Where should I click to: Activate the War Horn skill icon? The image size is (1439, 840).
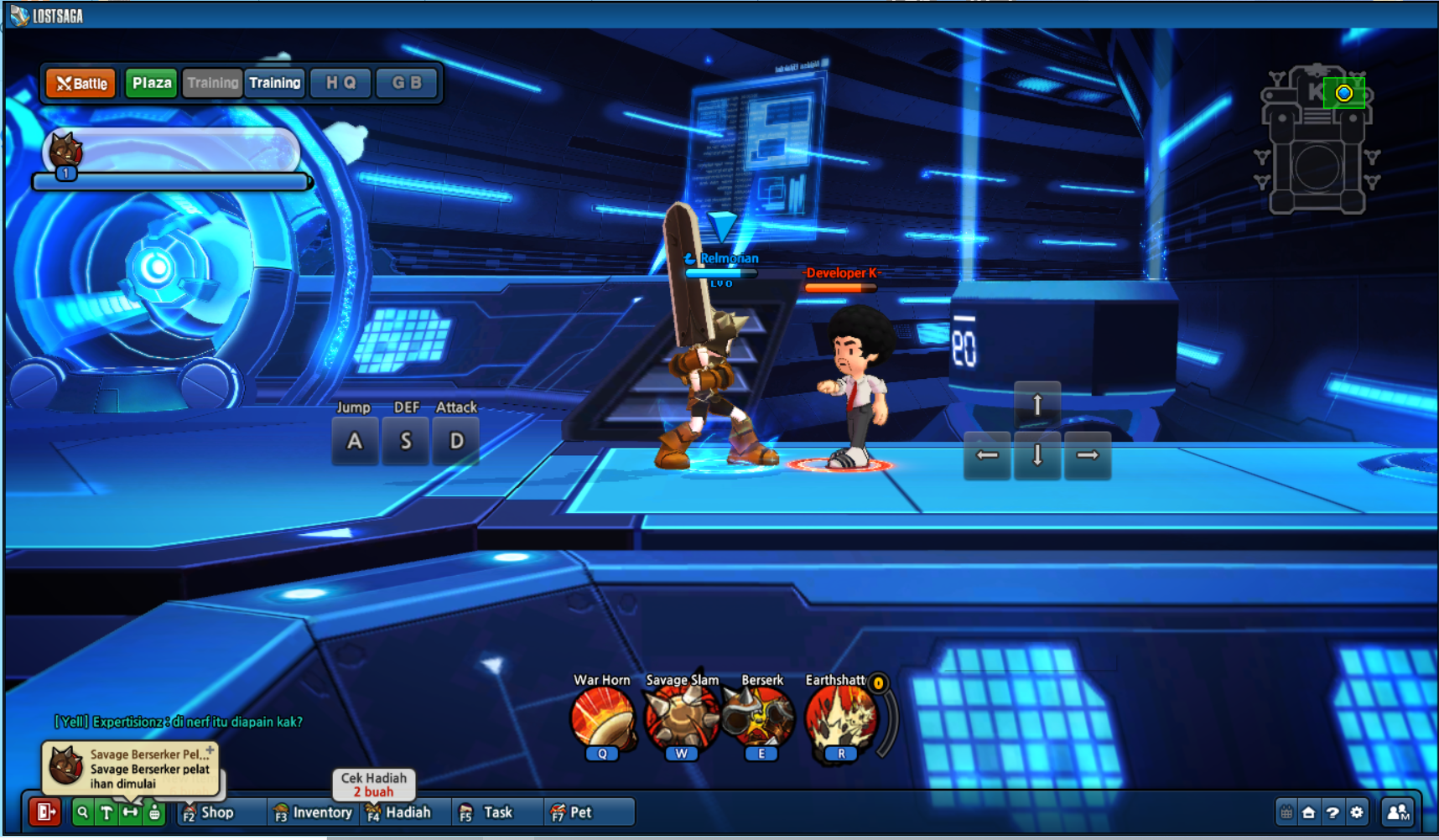602,718
